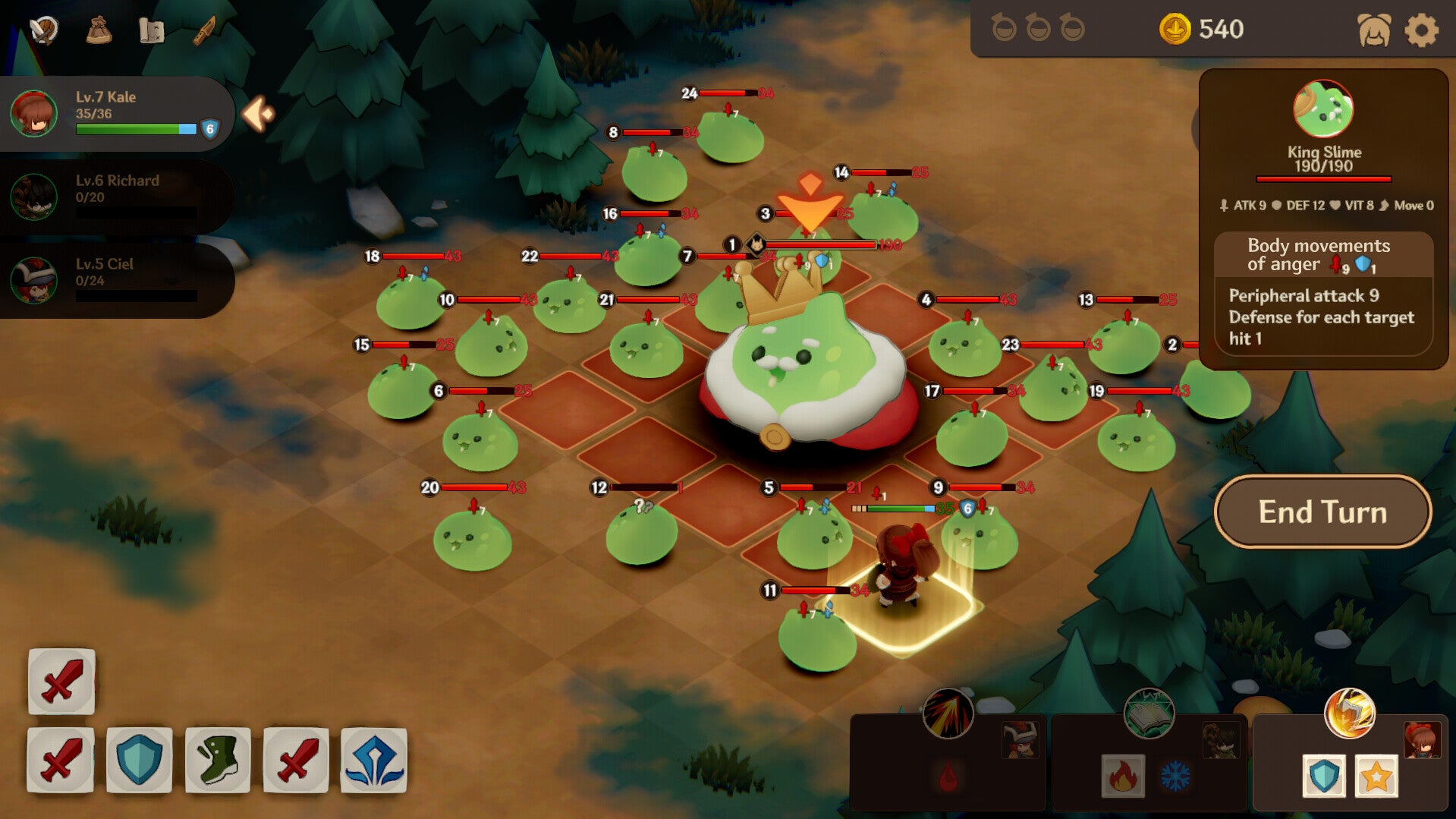Click the wooden knife icon

click(205, 30)
